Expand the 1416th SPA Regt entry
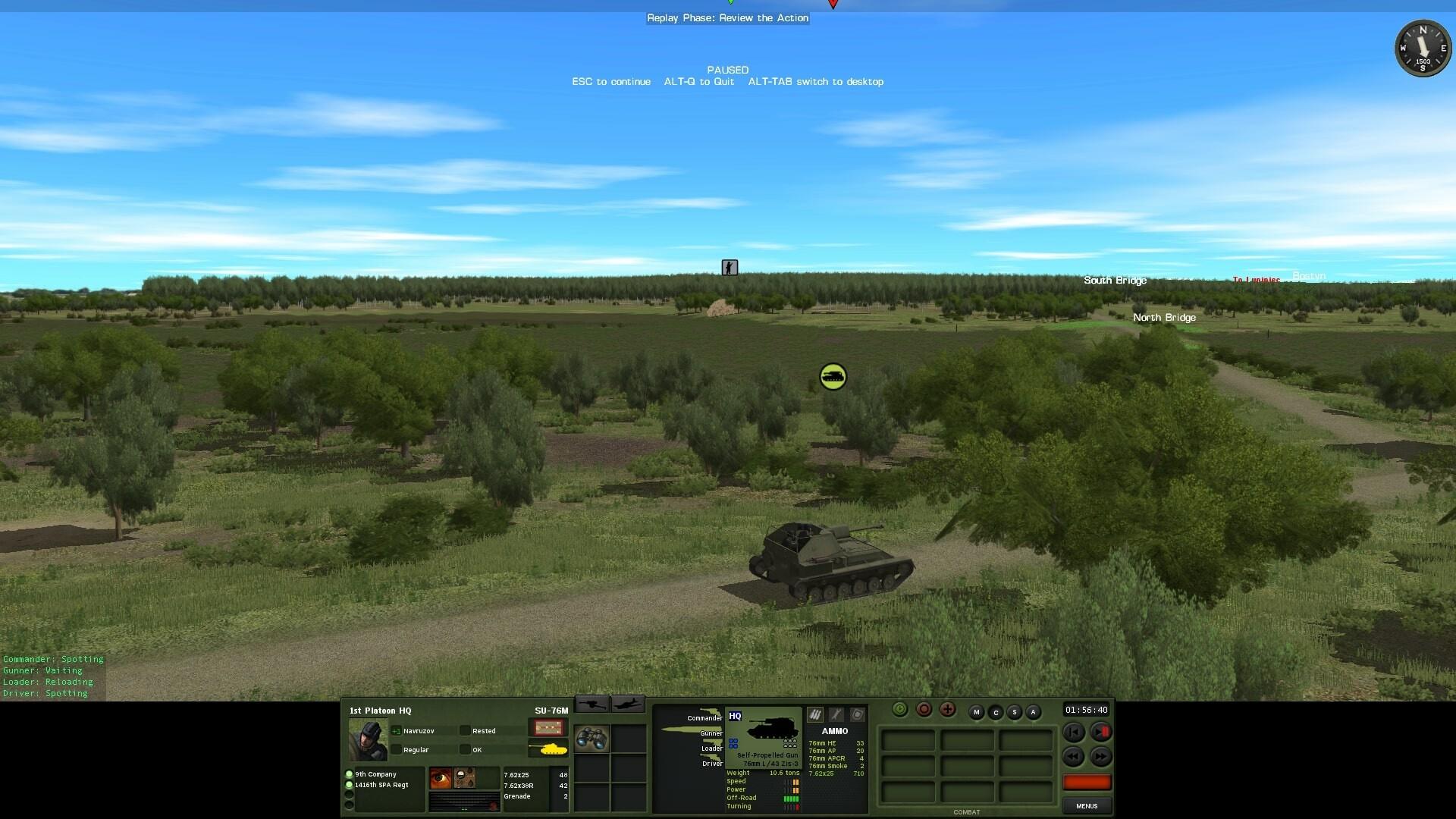1456x819 pixels. pos(380,785)
